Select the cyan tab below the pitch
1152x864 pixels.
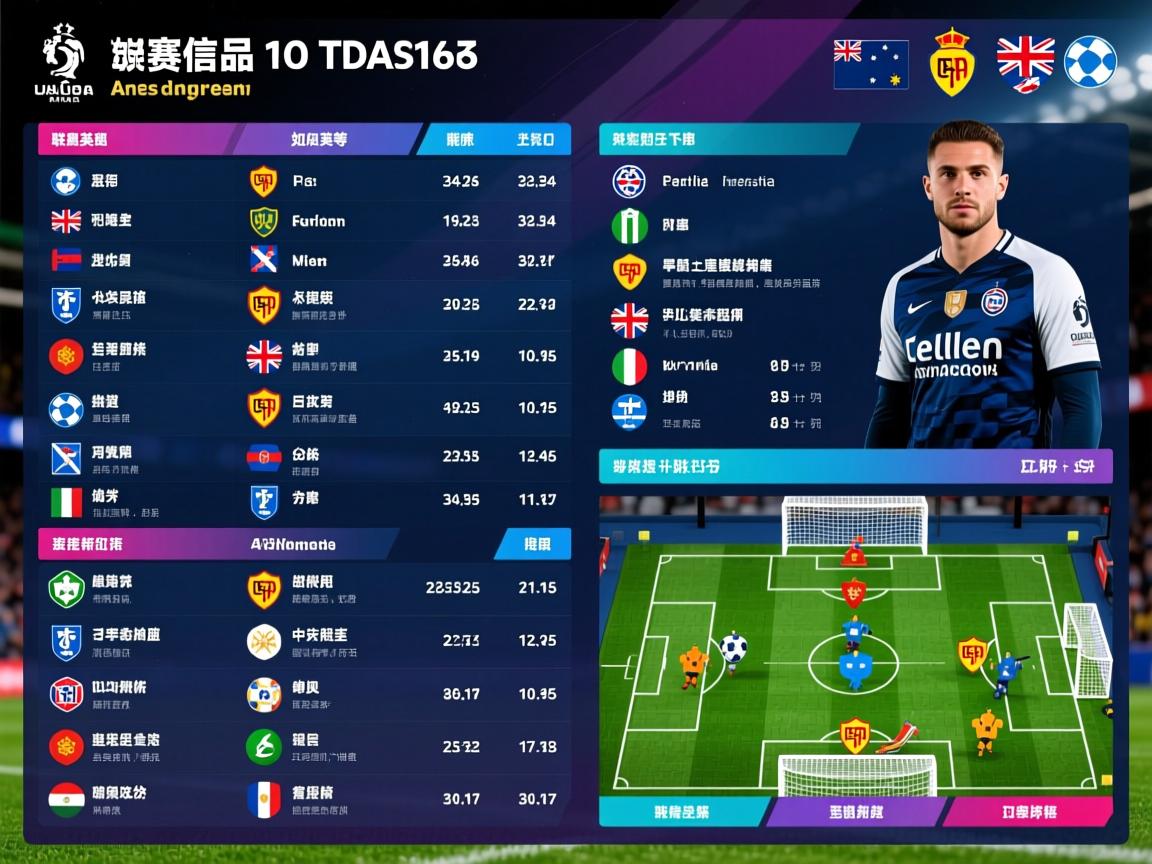coord(682,812)
